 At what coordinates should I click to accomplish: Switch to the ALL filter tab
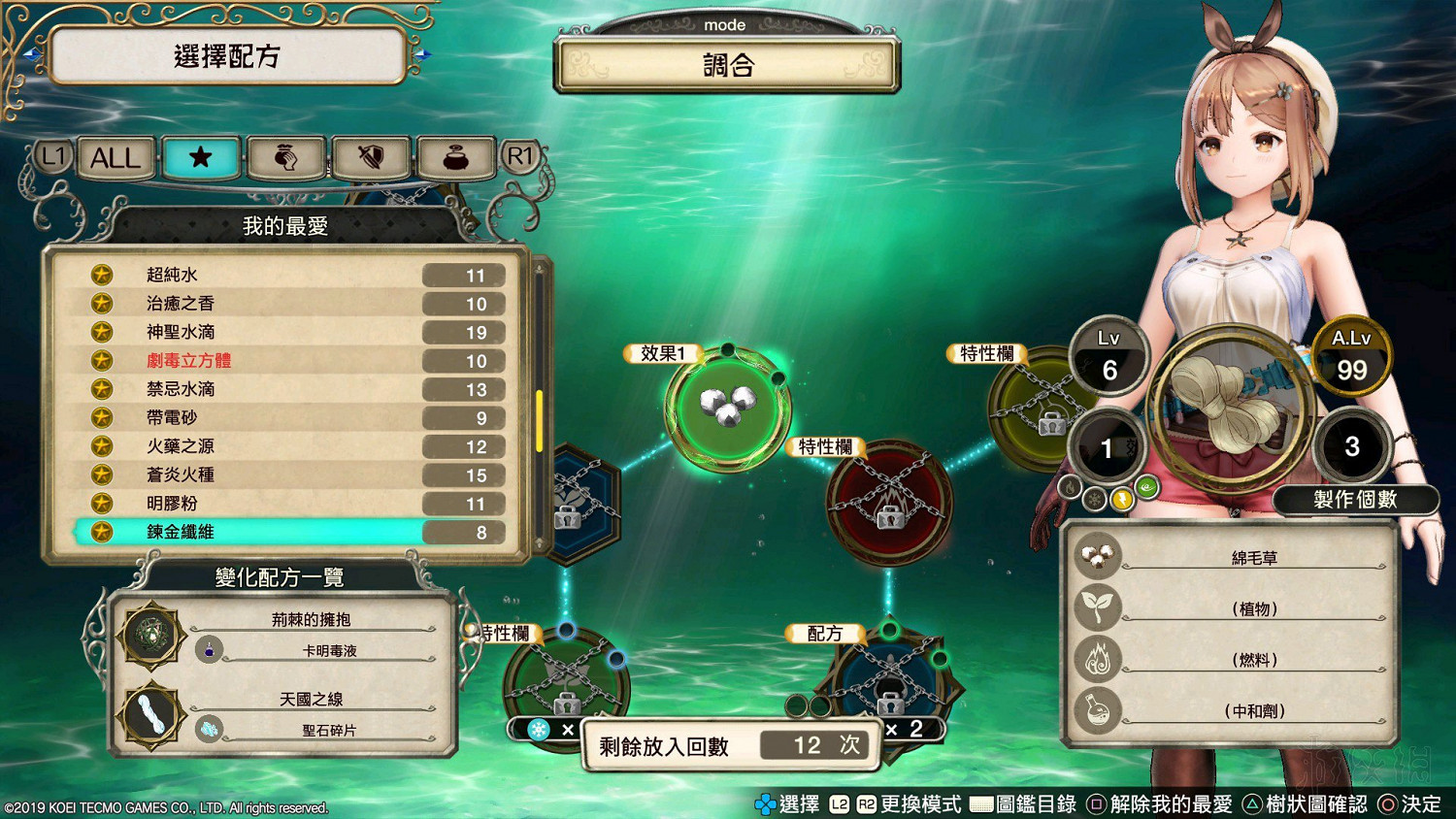click(114, 157)
